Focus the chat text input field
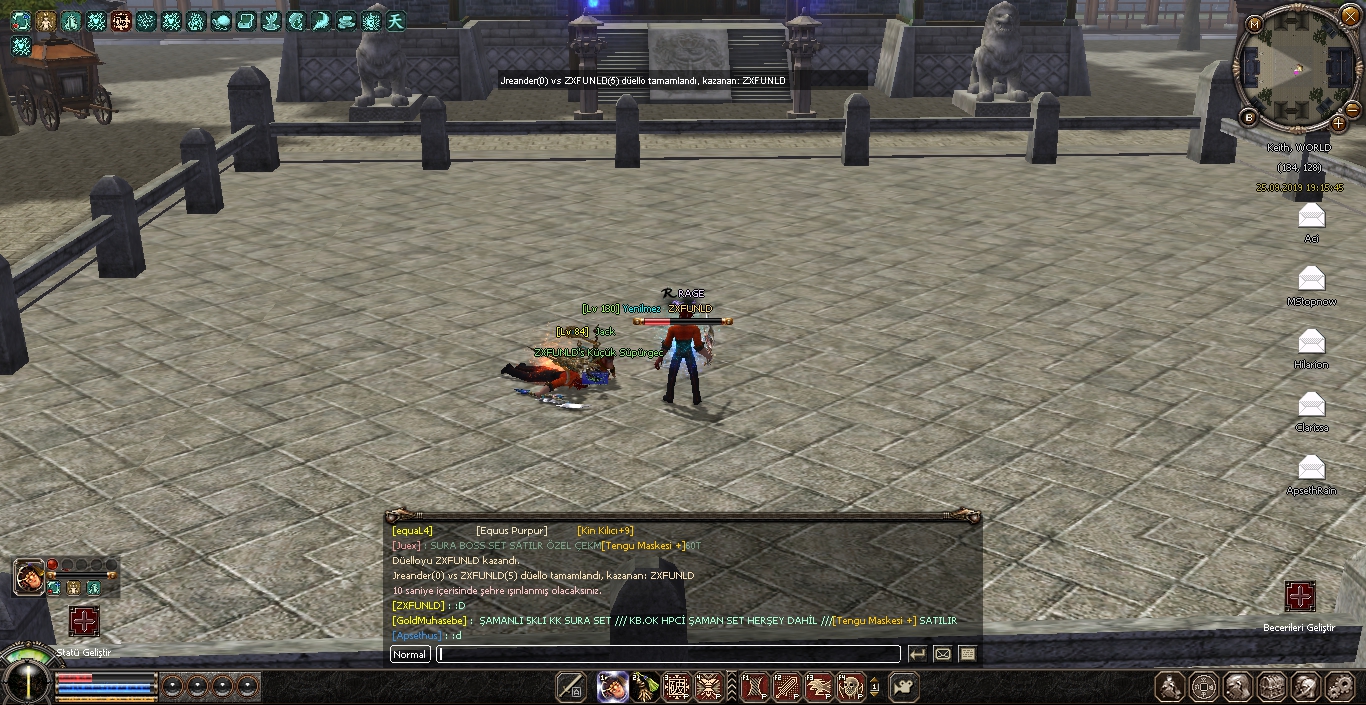This screenshot has width=1366, height=705. pos(668,654)
